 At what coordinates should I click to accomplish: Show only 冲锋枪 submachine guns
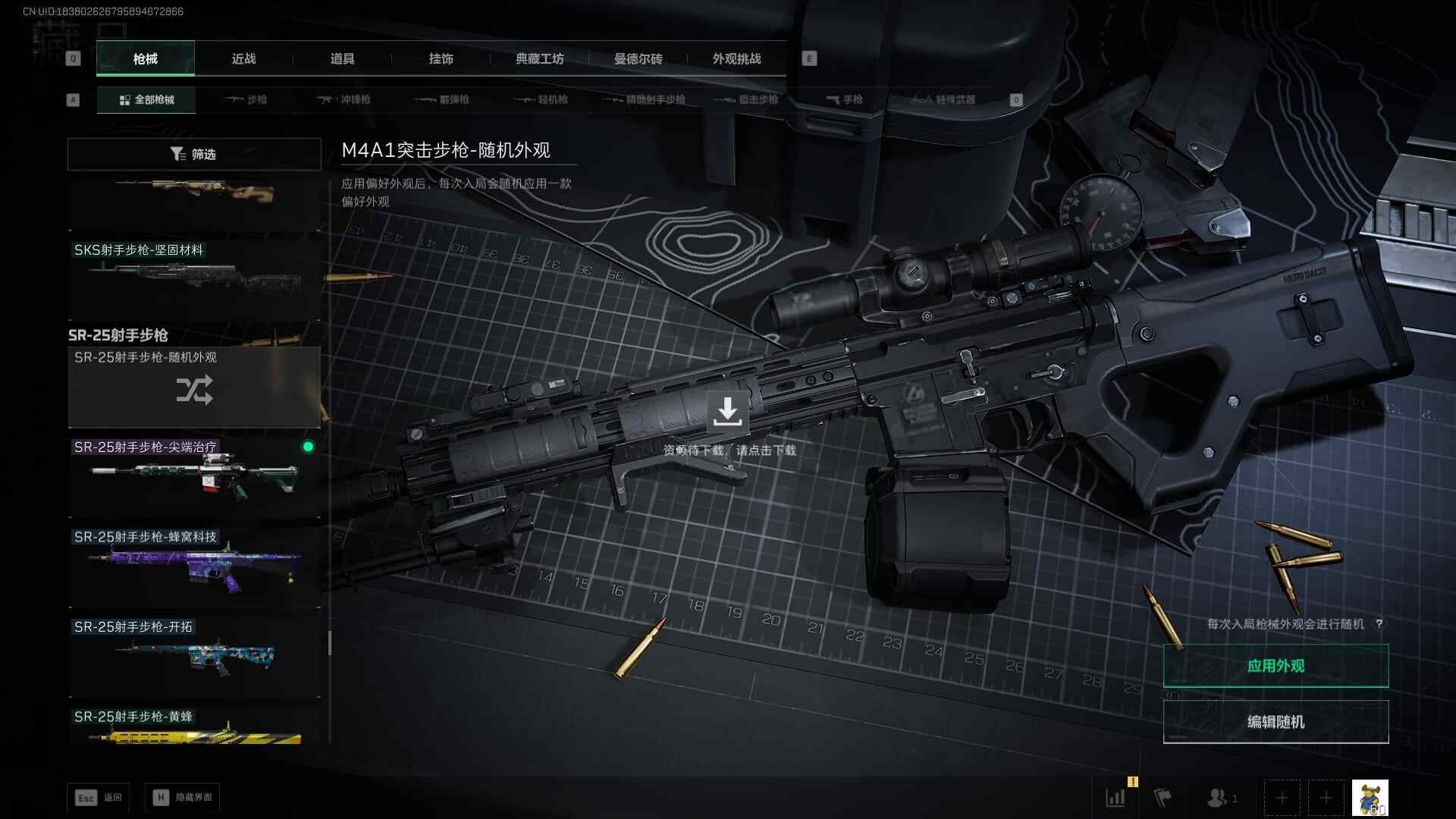344,100
